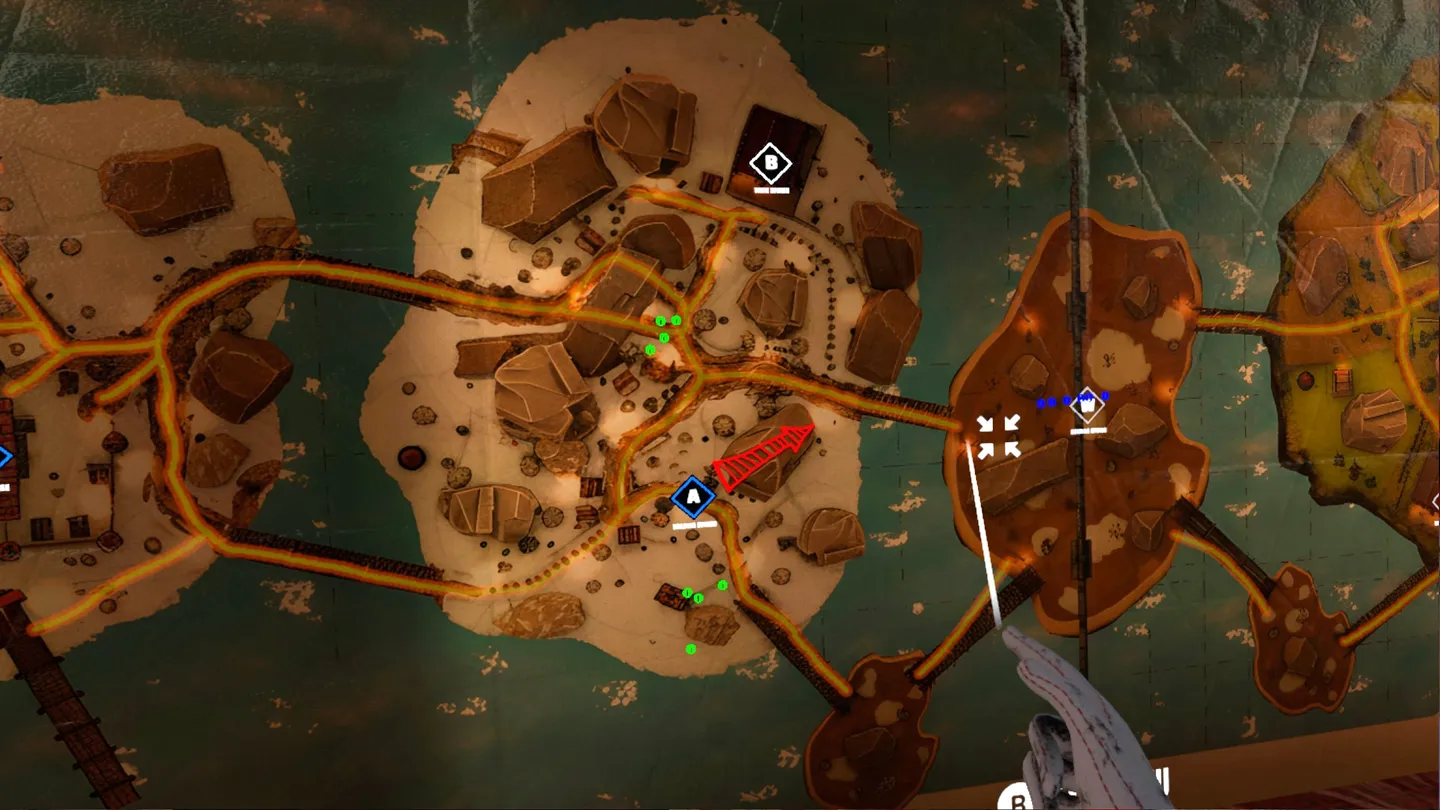1440x810 pixels.
Task: Select capture point A marker
Action: [x=692, y=497]
